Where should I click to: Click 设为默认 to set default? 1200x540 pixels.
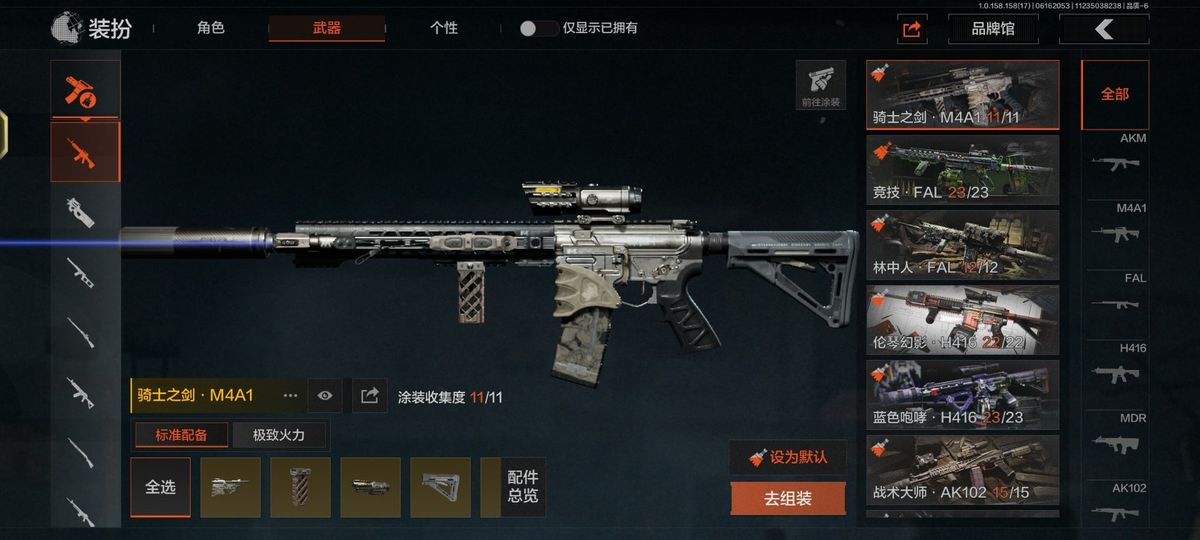click(x=788, y=457)
